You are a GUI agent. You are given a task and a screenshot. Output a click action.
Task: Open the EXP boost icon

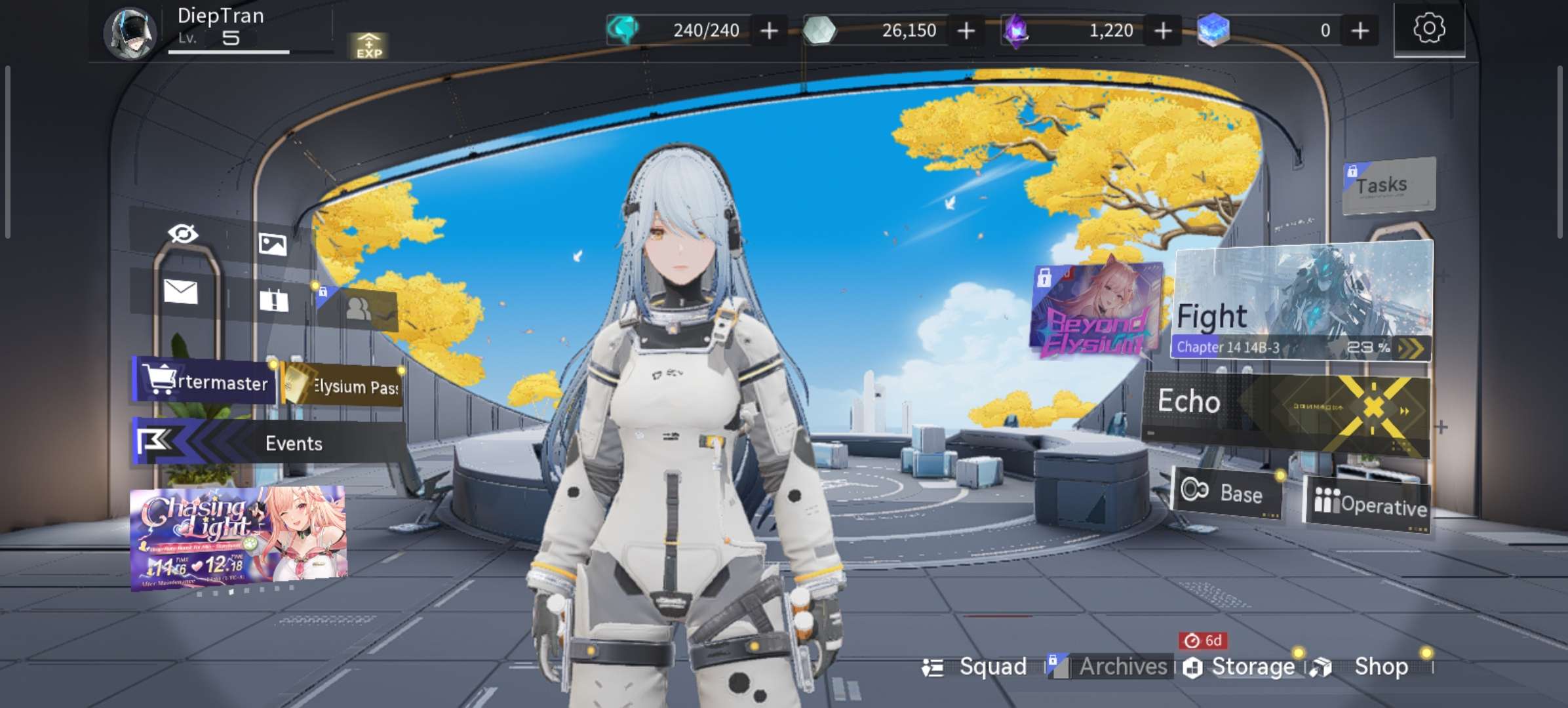368,46
